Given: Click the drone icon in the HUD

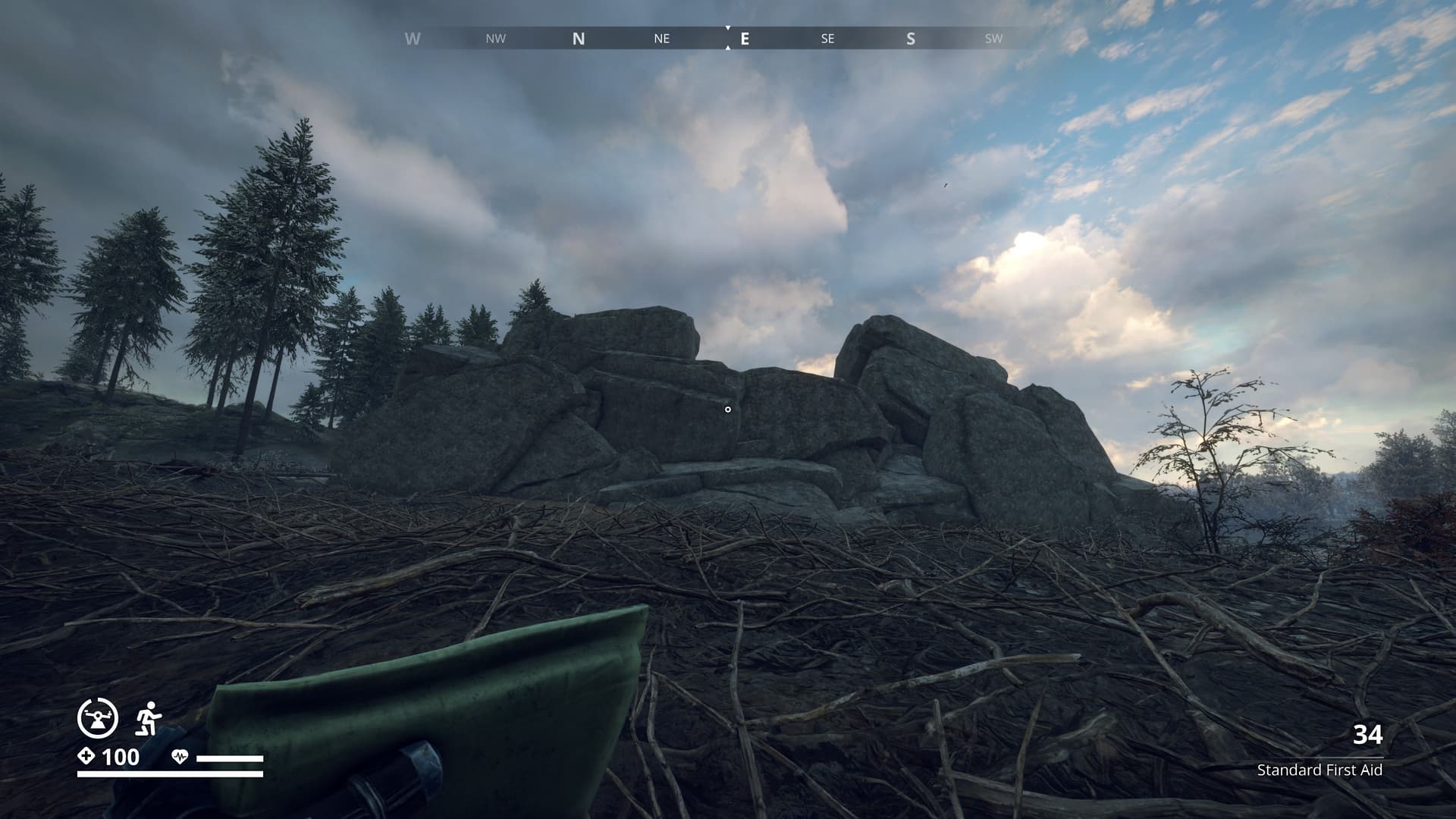Looking at the screenshot, I should click(x=98, y=717).
